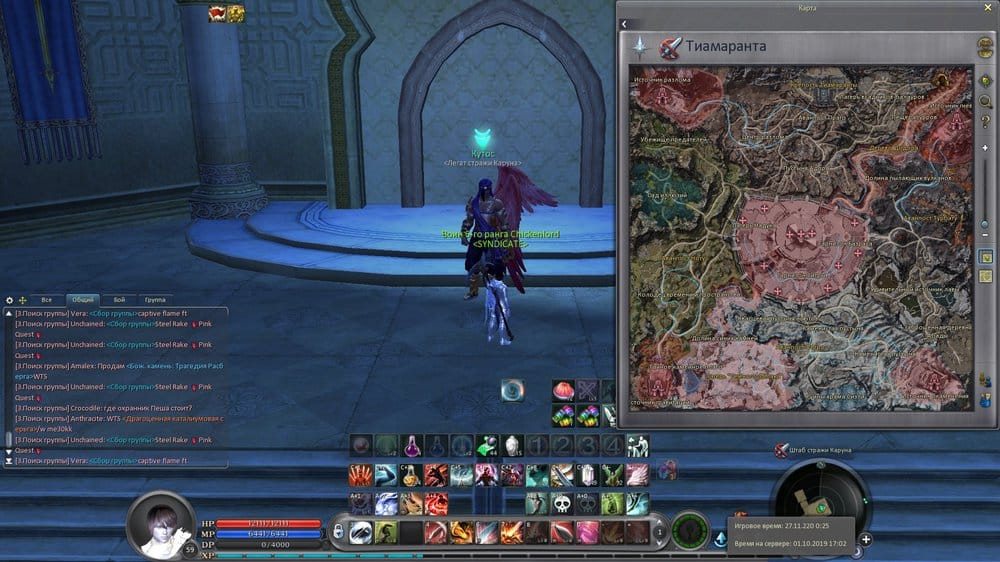Open chat settings gear icon
1000x562 pixels.
click(10, 300)
